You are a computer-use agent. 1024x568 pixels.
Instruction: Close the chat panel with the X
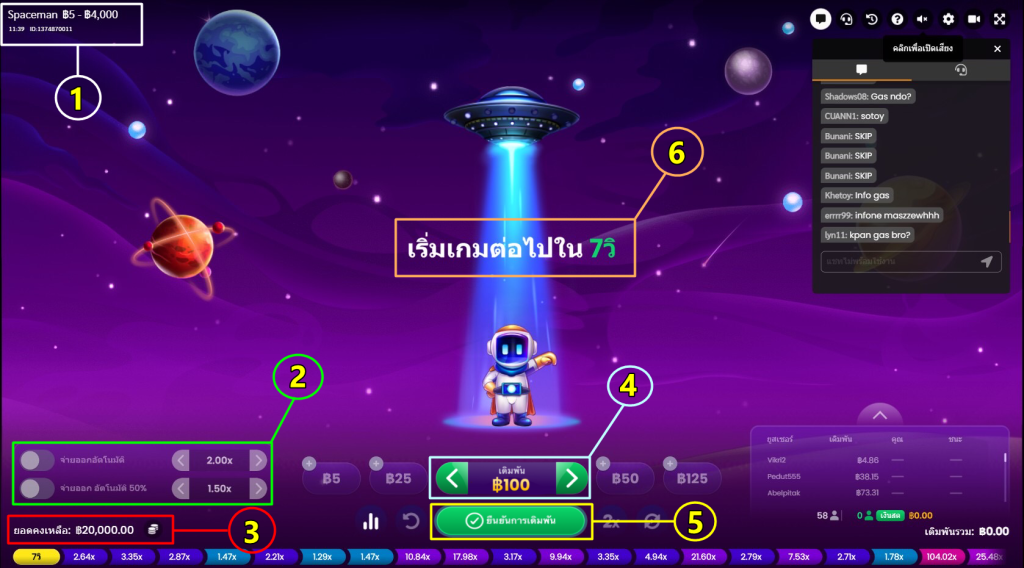[997, 48]
